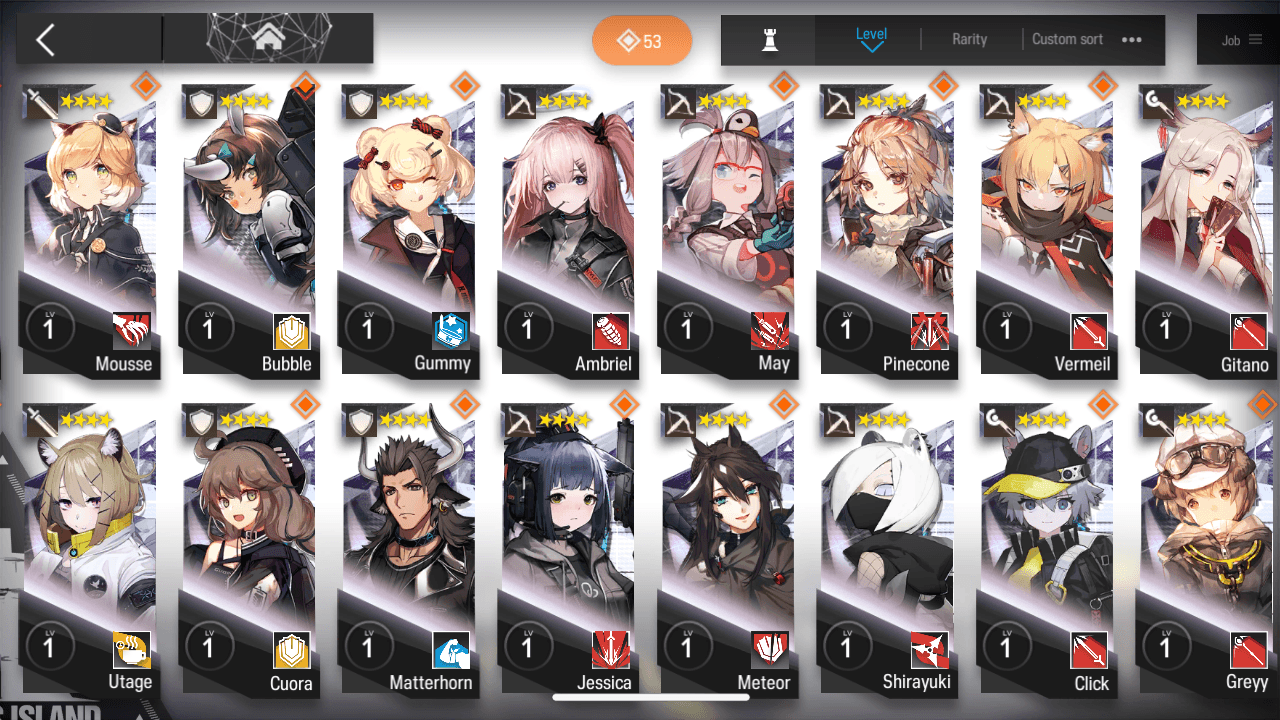Return to the home screen

267,39
